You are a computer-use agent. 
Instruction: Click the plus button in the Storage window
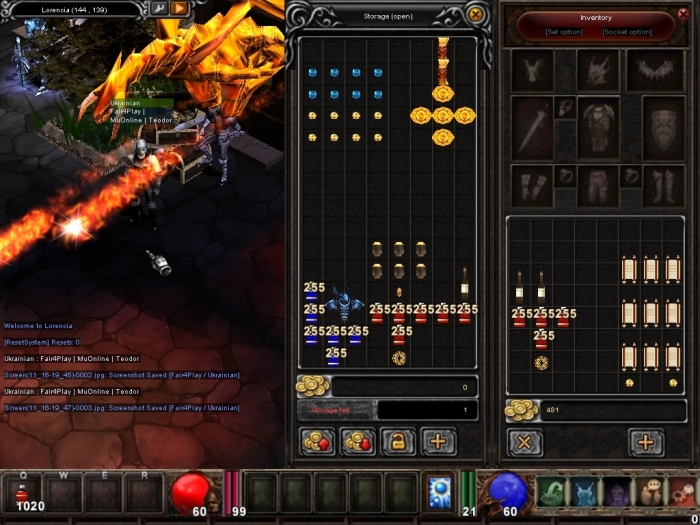tap(437, 441)
